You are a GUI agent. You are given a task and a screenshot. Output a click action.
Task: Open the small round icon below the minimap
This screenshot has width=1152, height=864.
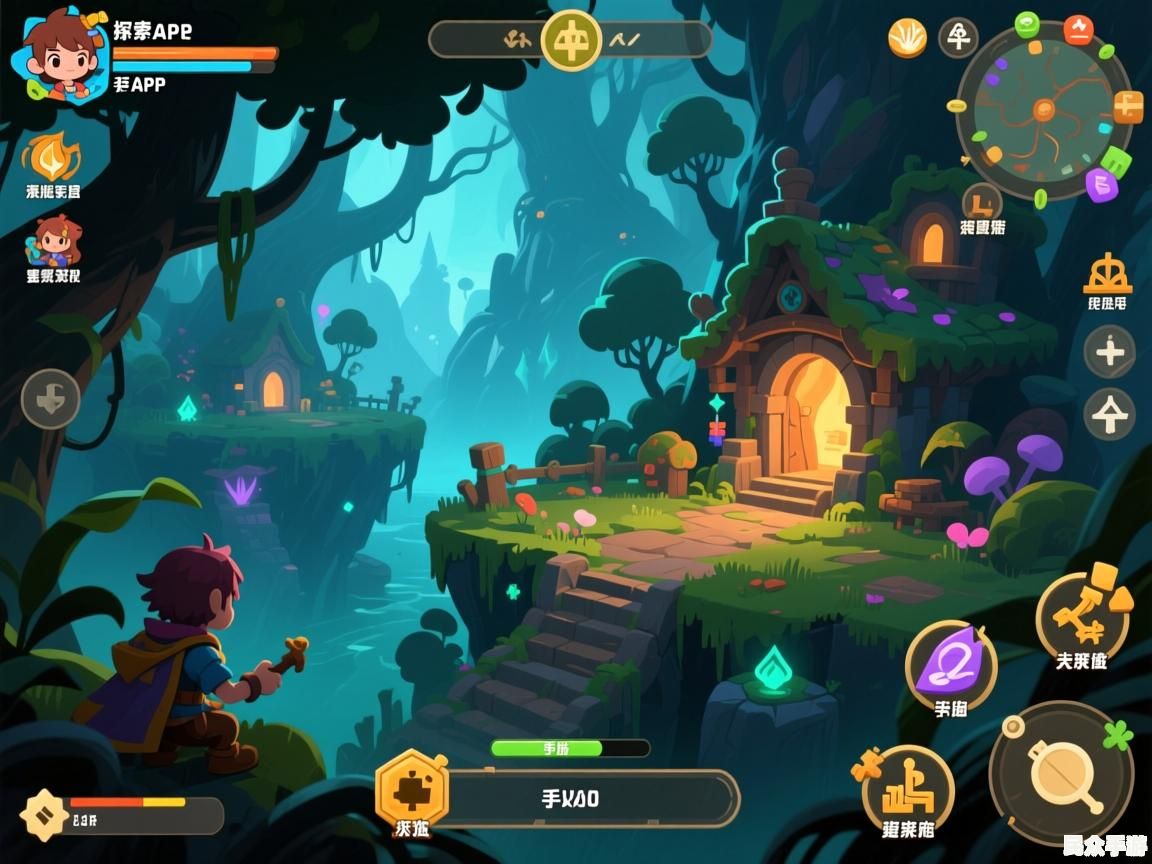982,202
